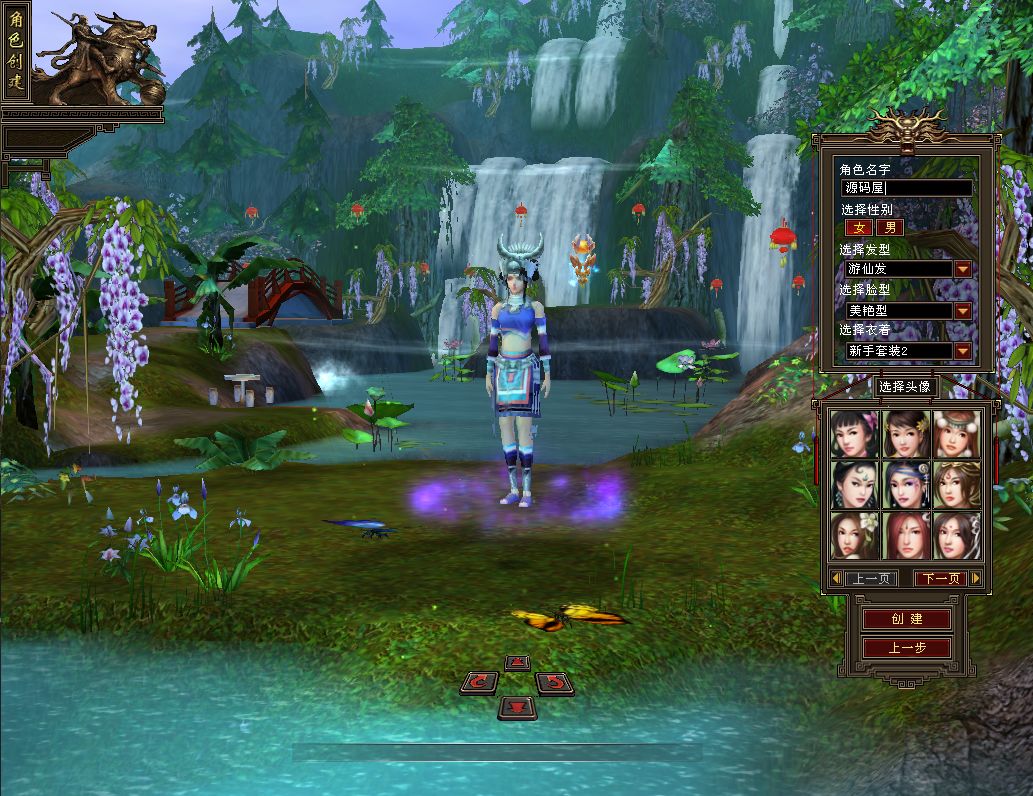Choose the top-right portrait with white fur hat
Viewport: 1033px width, 796px height.
(x=957, y=434)
